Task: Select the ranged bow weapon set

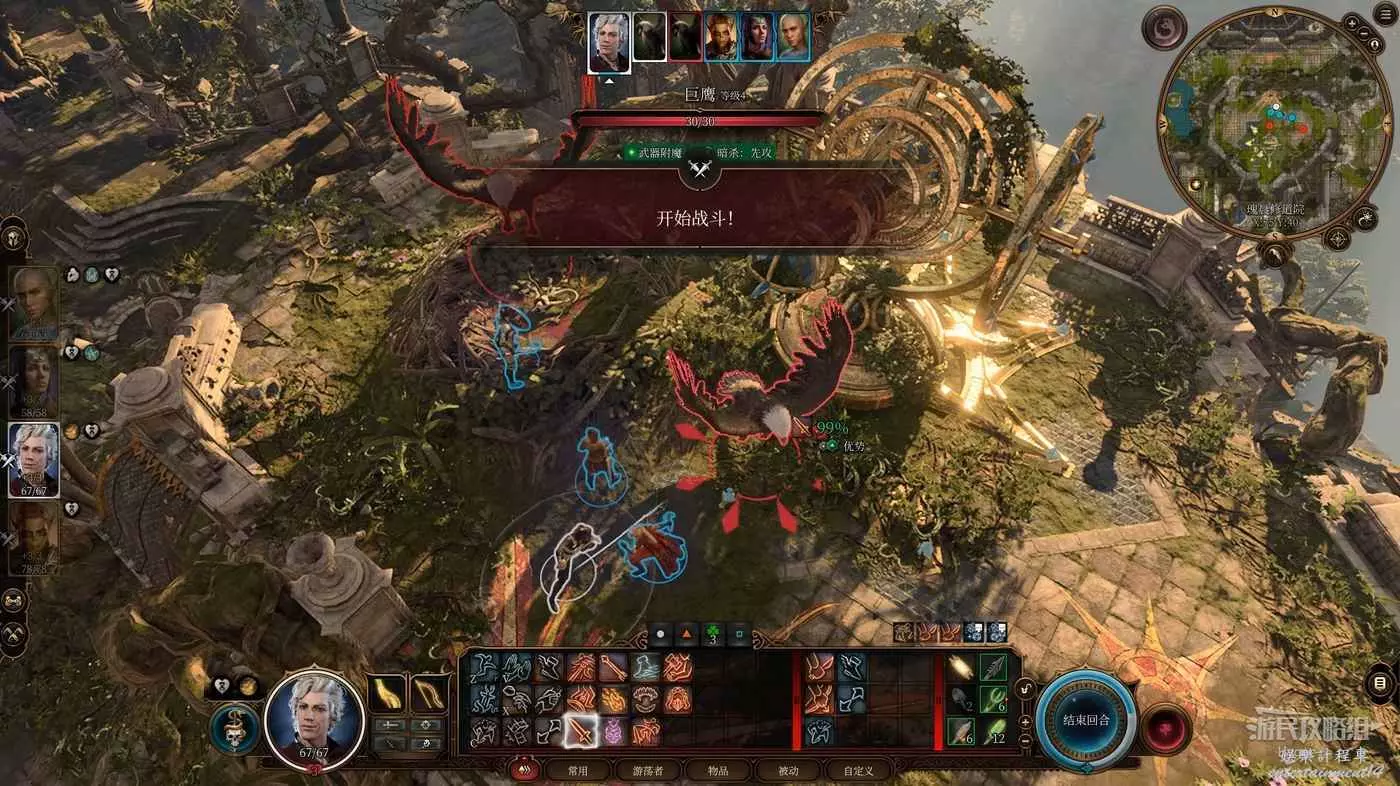Action: click(x=429, y=693)
